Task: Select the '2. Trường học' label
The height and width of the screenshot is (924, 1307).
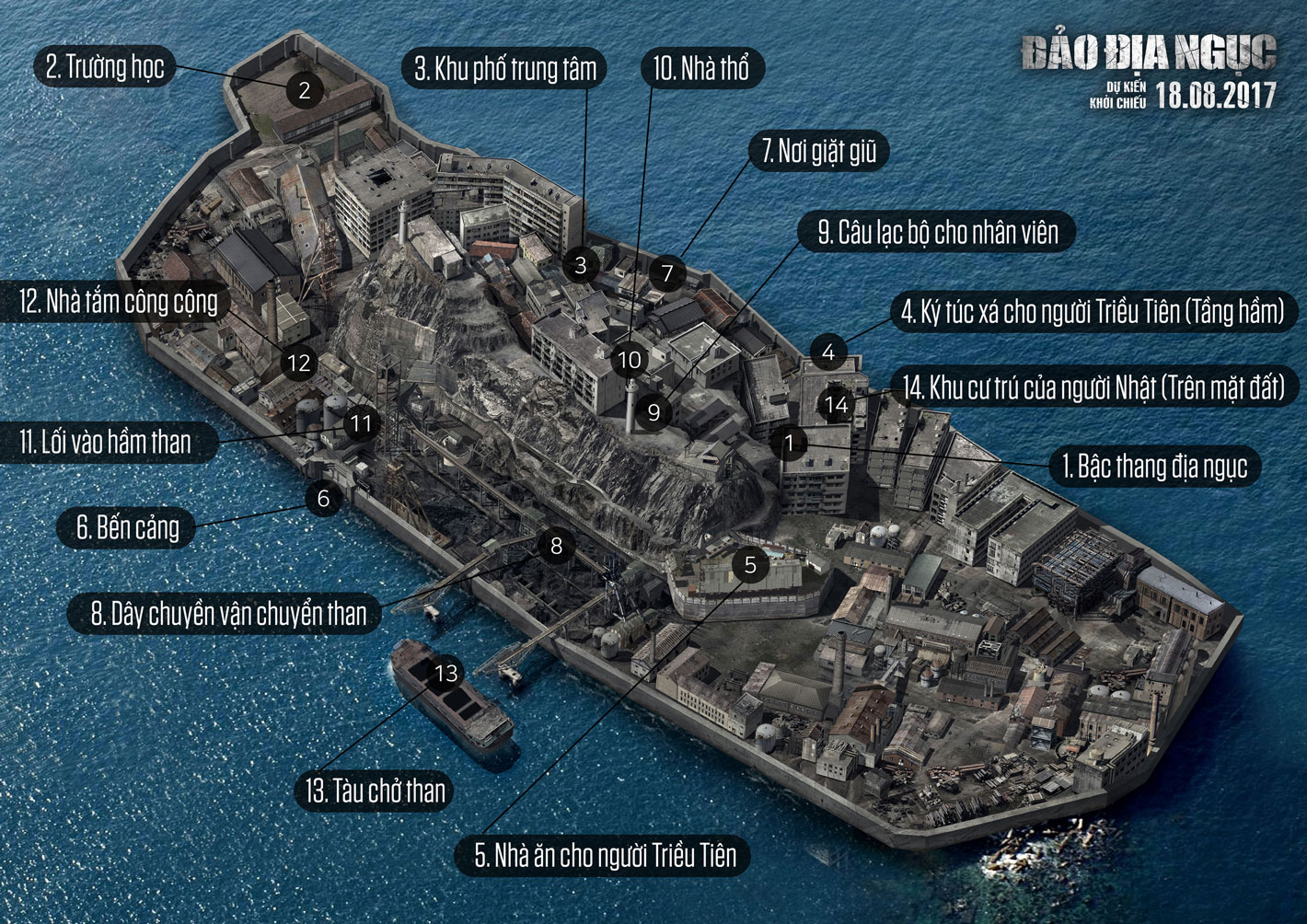Action: click(105, 67)
